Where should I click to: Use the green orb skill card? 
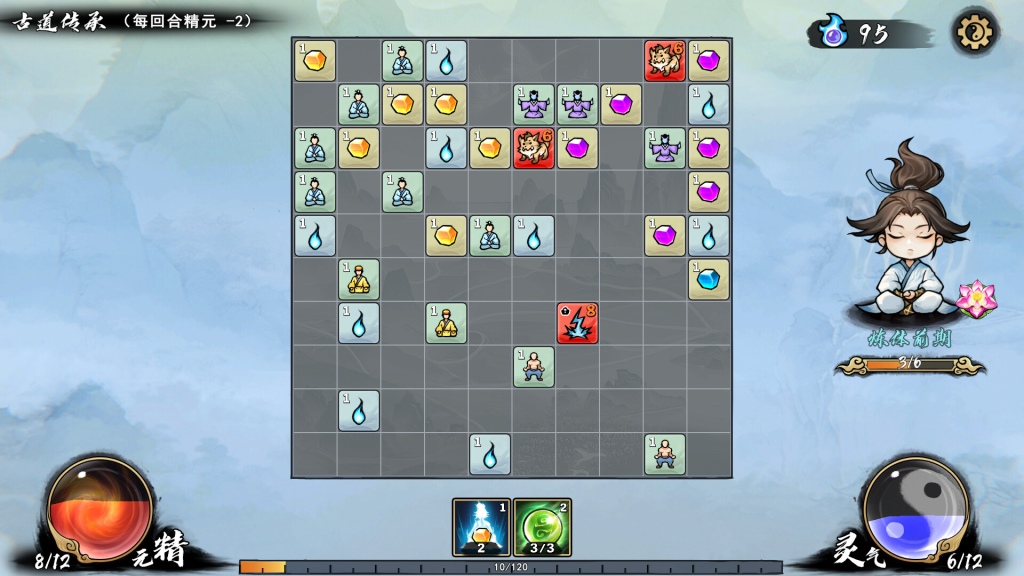coord(542,527)
